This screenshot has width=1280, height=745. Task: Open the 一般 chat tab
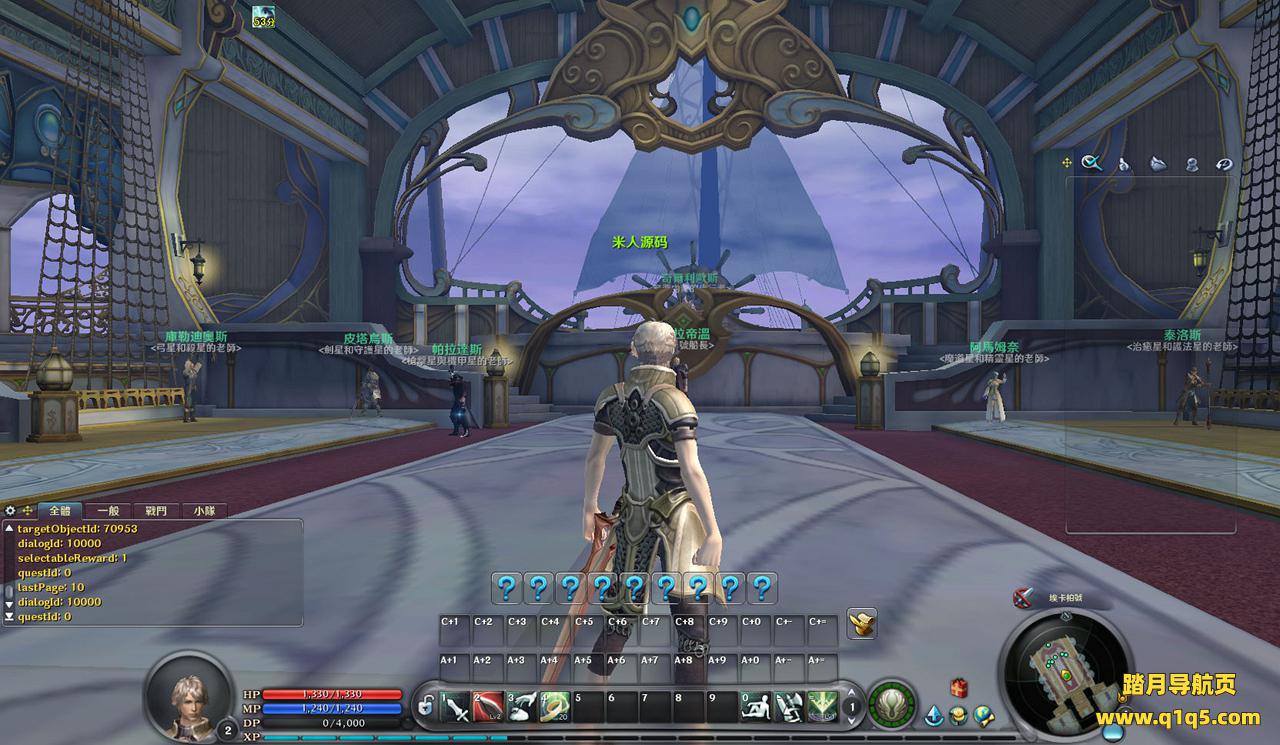(108, 510)
